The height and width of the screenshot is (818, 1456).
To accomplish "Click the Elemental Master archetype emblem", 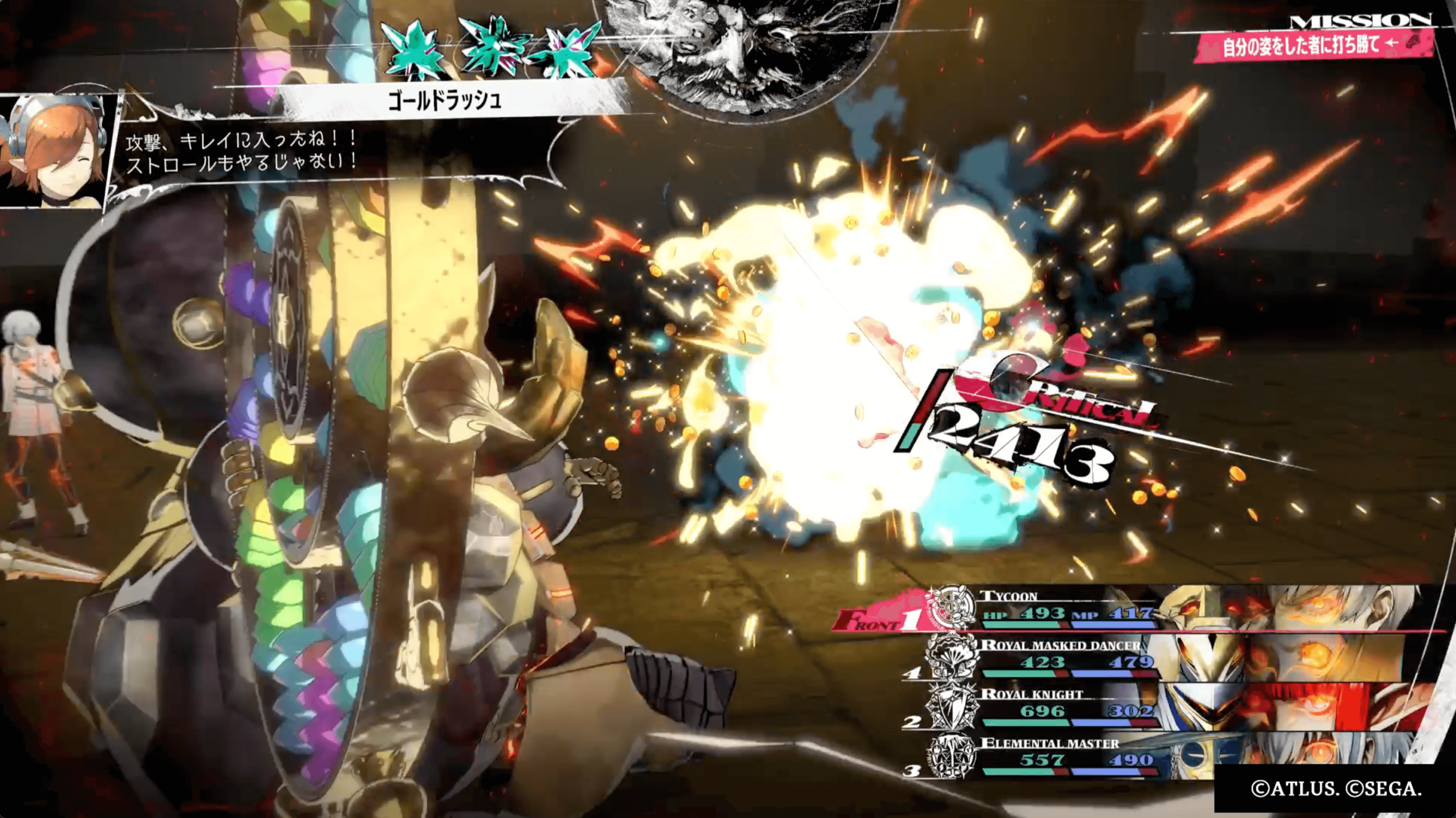I will pos(952,756).
